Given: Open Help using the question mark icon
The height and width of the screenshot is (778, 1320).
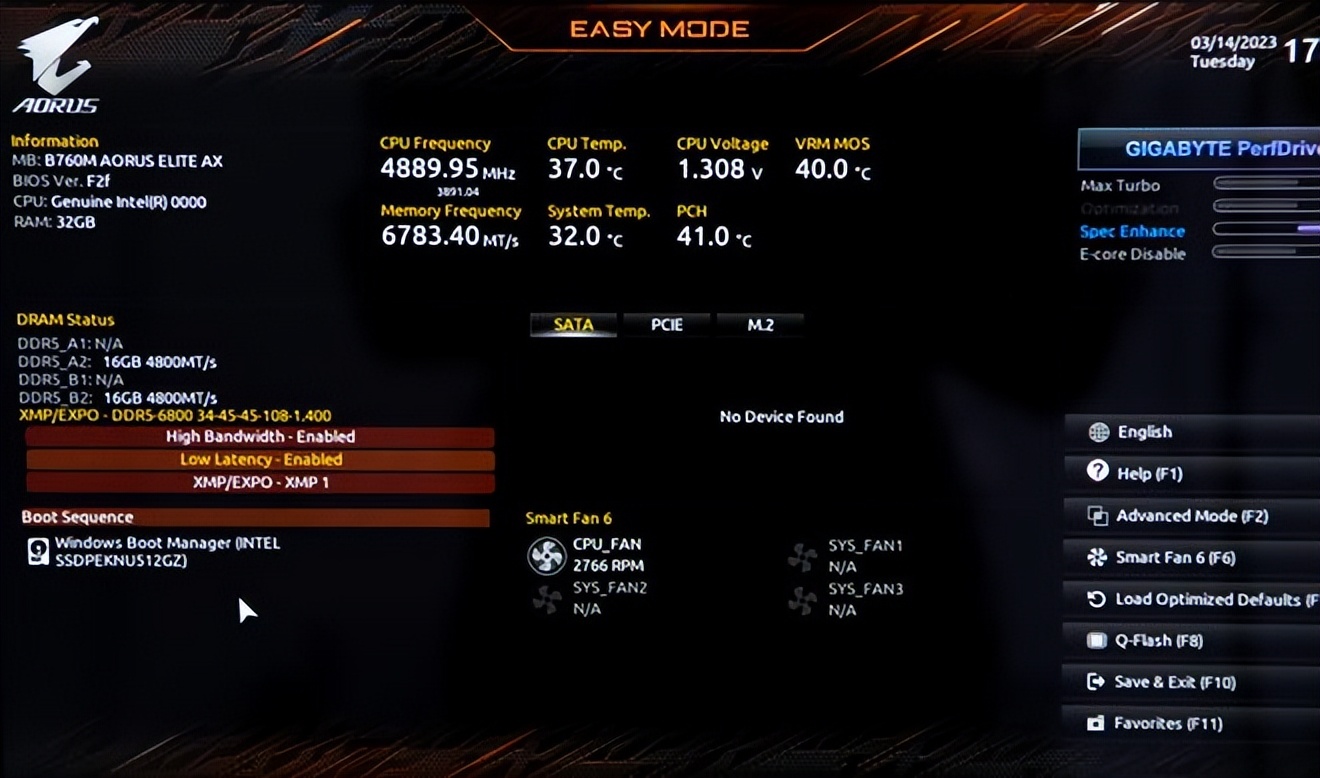Looking at the screenshot, I should pyautogui.click(x=1097, y=473).
